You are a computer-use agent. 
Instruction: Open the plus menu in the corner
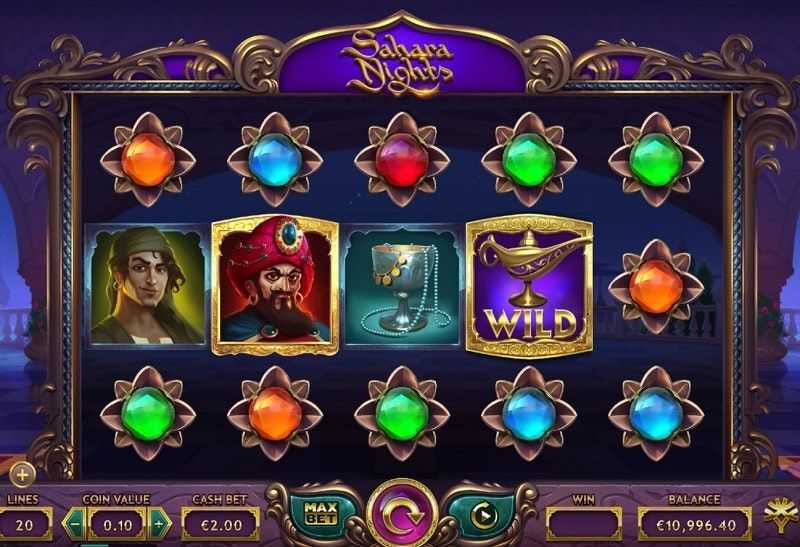point(21,474)
